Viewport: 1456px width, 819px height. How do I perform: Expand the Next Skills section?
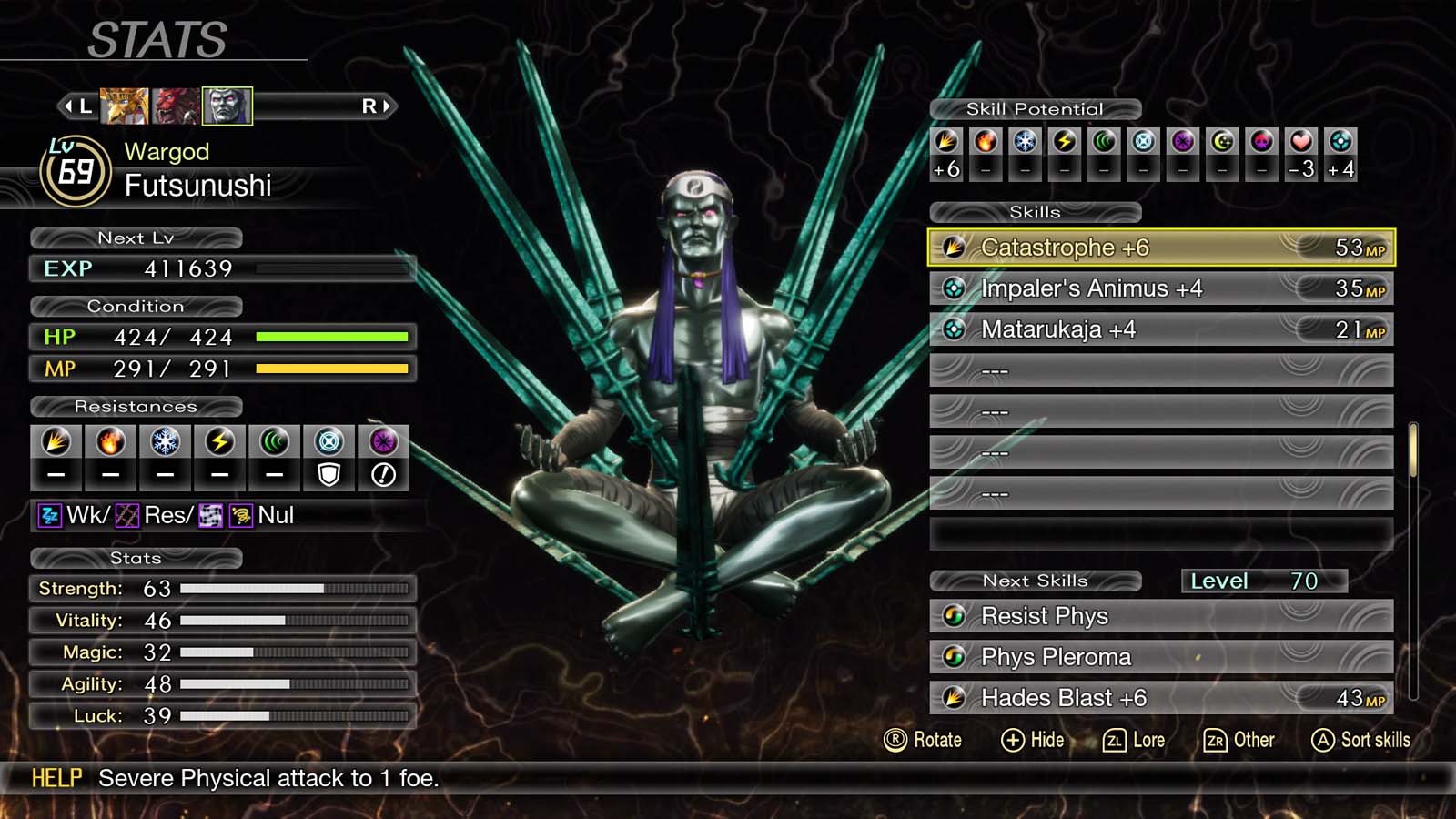(x=1035, y=581)
